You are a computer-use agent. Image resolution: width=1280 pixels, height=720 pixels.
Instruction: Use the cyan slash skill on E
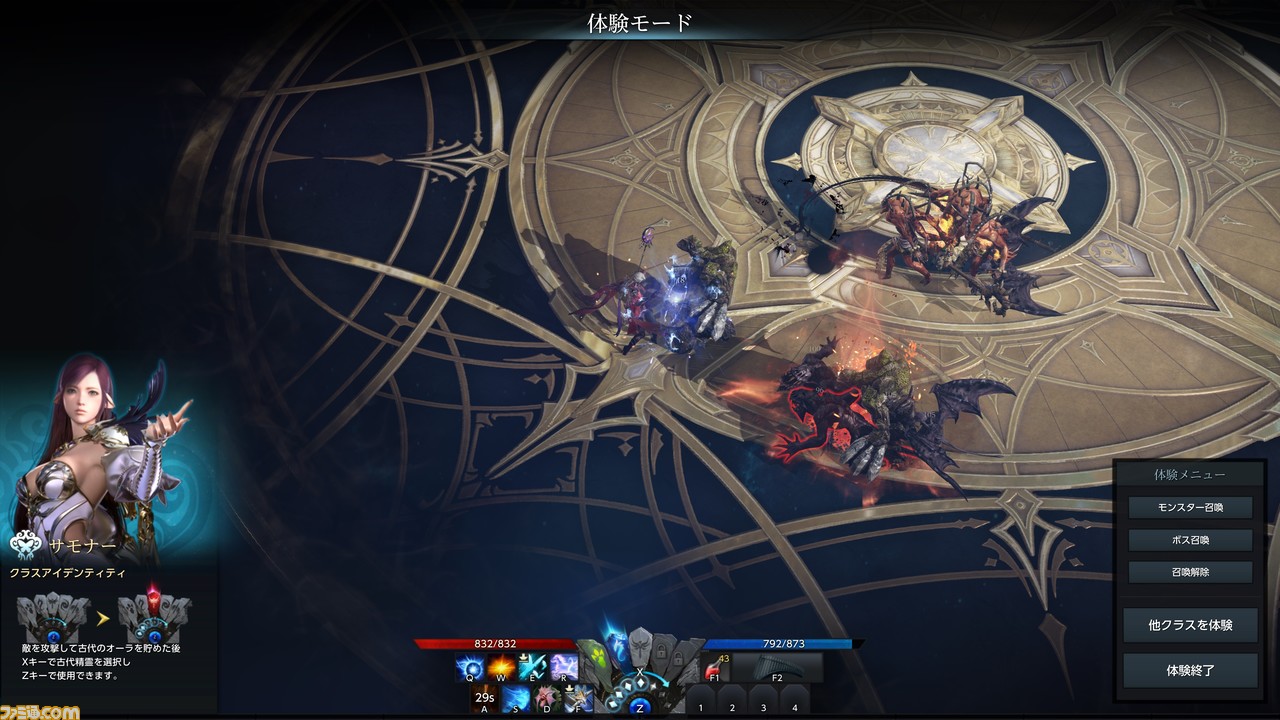pyautogui.click(x=532, y=667)
